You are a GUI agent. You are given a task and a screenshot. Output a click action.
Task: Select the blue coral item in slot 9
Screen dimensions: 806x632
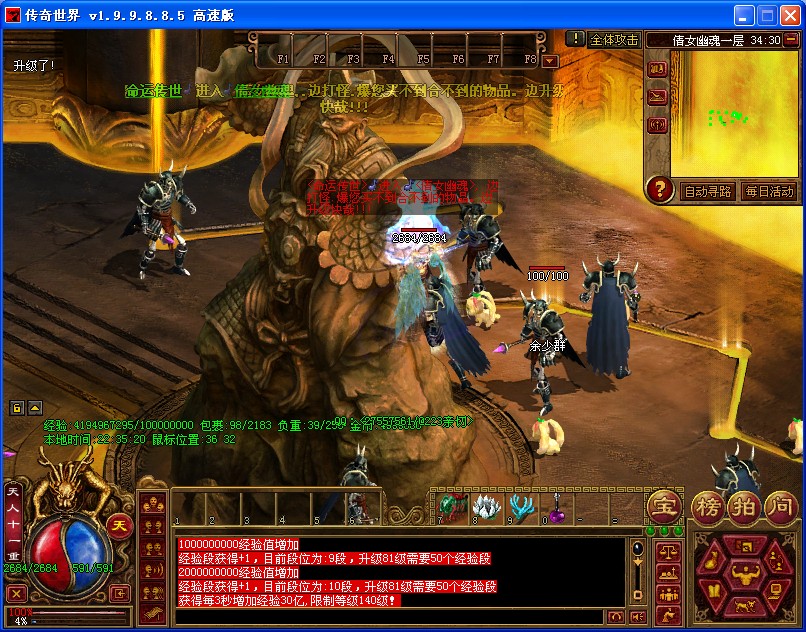(x=521, y=506)
